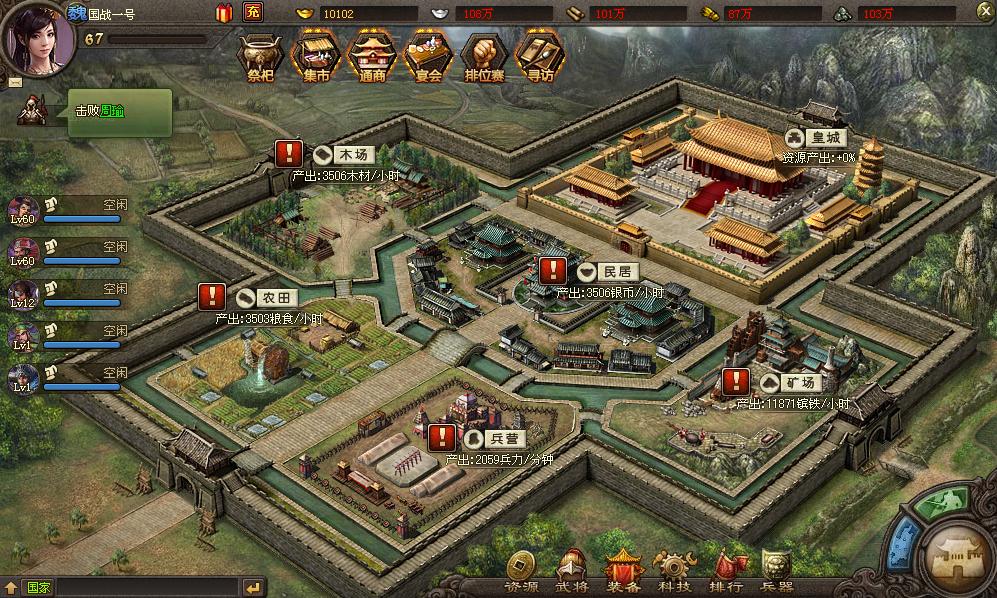Open the 充 recharge button

253,13
